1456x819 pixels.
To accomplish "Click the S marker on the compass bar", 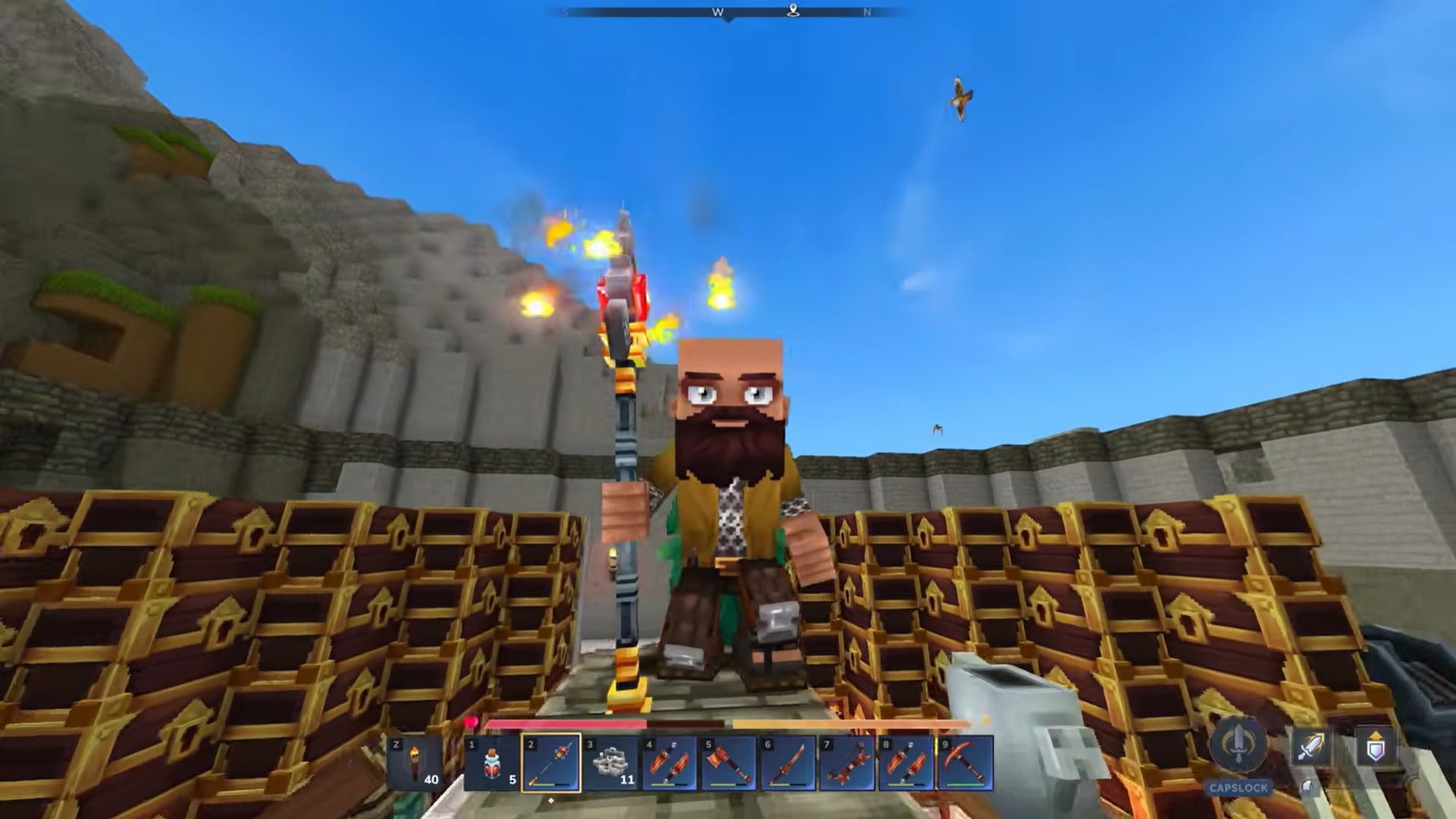I will click(565, 13).
